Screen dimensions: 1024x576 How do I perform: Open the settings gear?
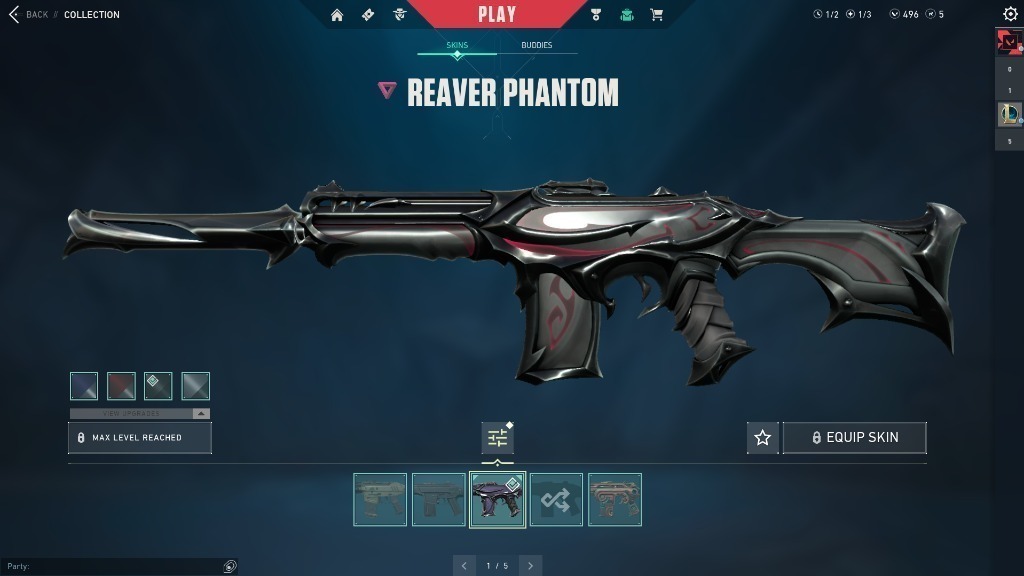tap(1010, 14)
